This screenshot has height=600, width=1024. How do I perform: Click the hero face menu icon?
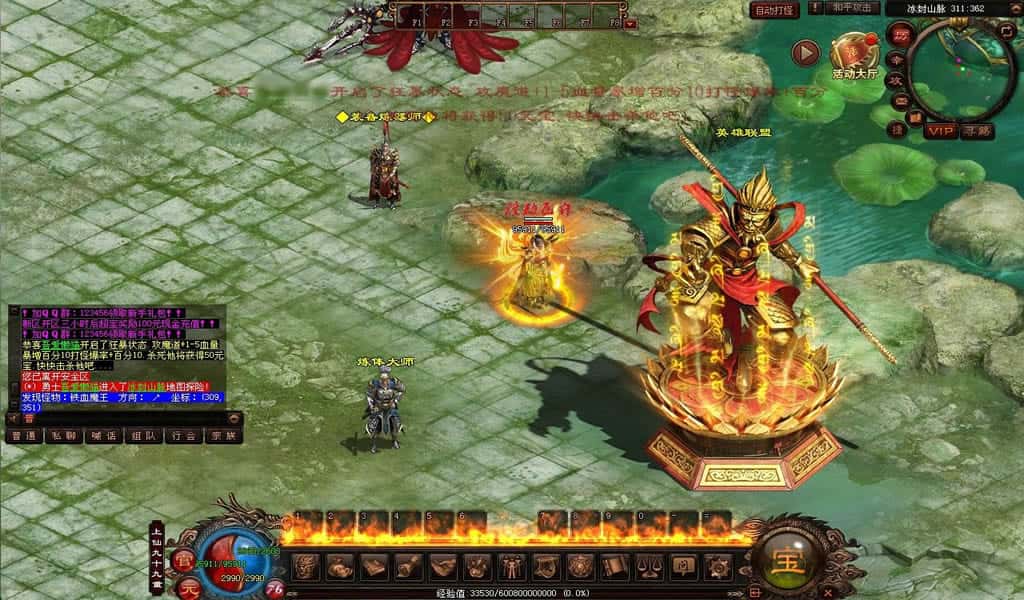[x=307, y=567]
